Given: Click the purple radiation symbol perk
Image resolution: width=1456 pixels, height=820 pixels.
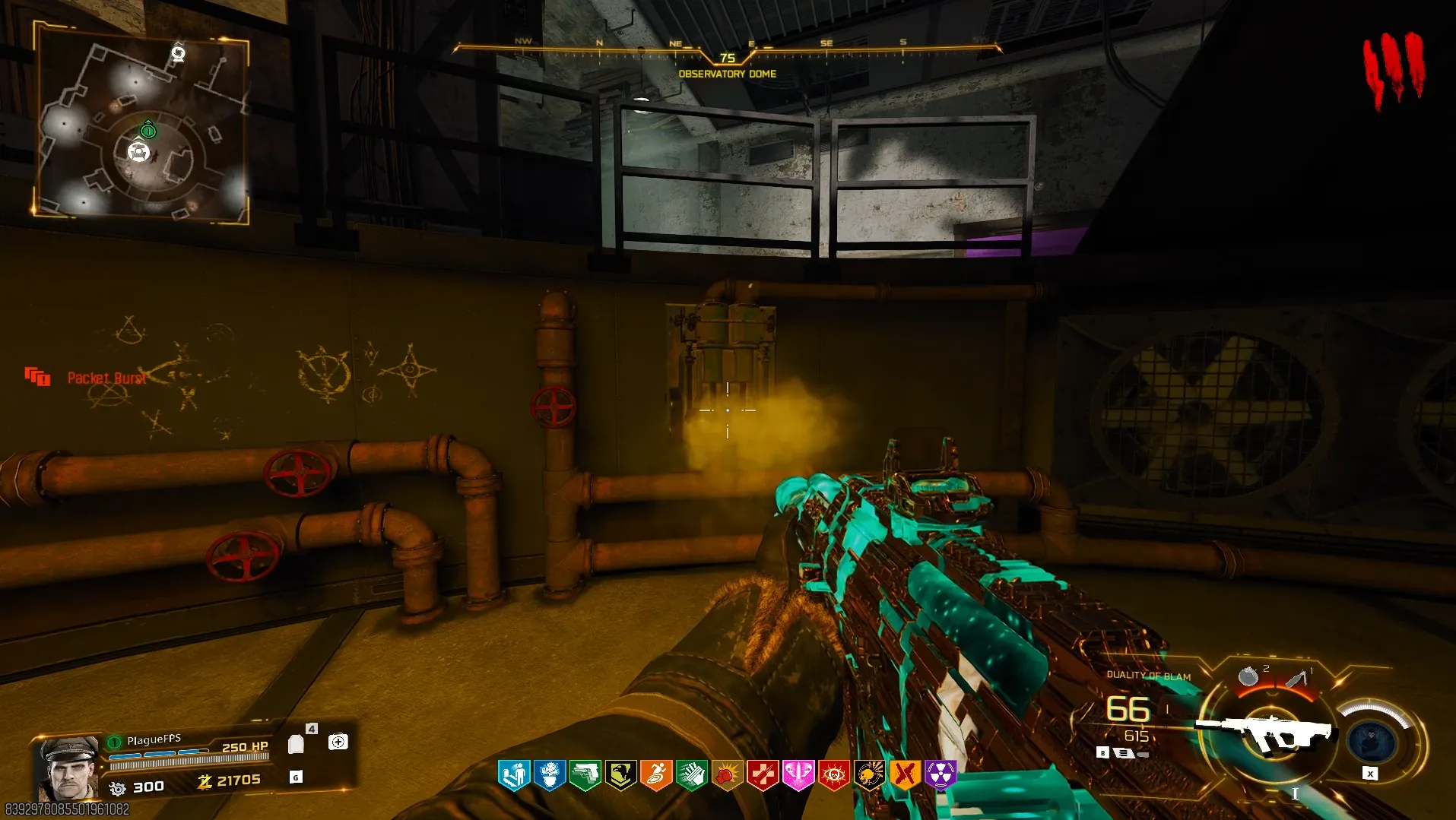Looking at the screenshot, I should click(941, 775).
